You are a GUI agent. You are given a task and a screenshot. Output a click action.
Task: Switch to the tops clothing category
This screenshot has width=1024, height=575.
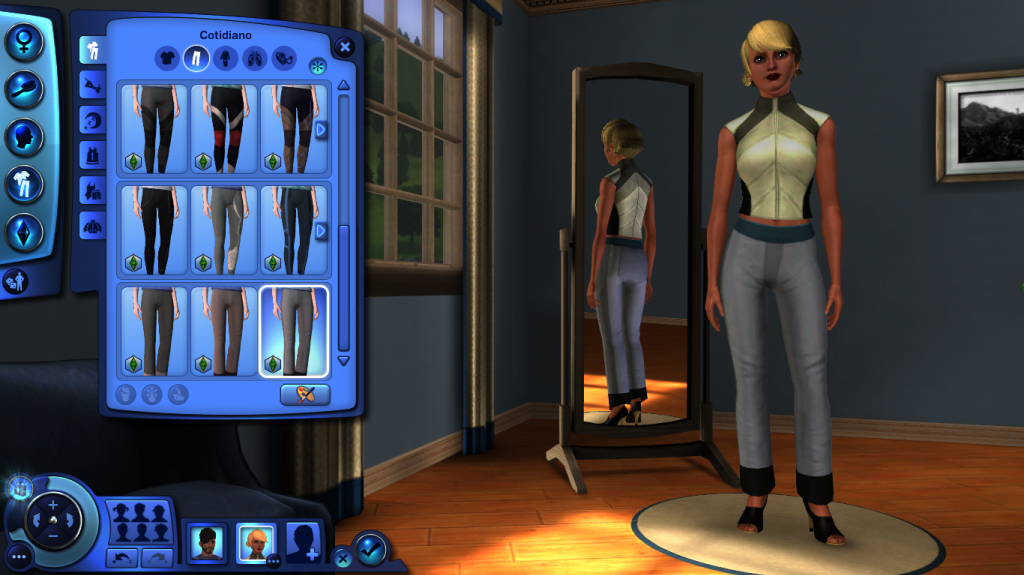[x=167, y=59]
